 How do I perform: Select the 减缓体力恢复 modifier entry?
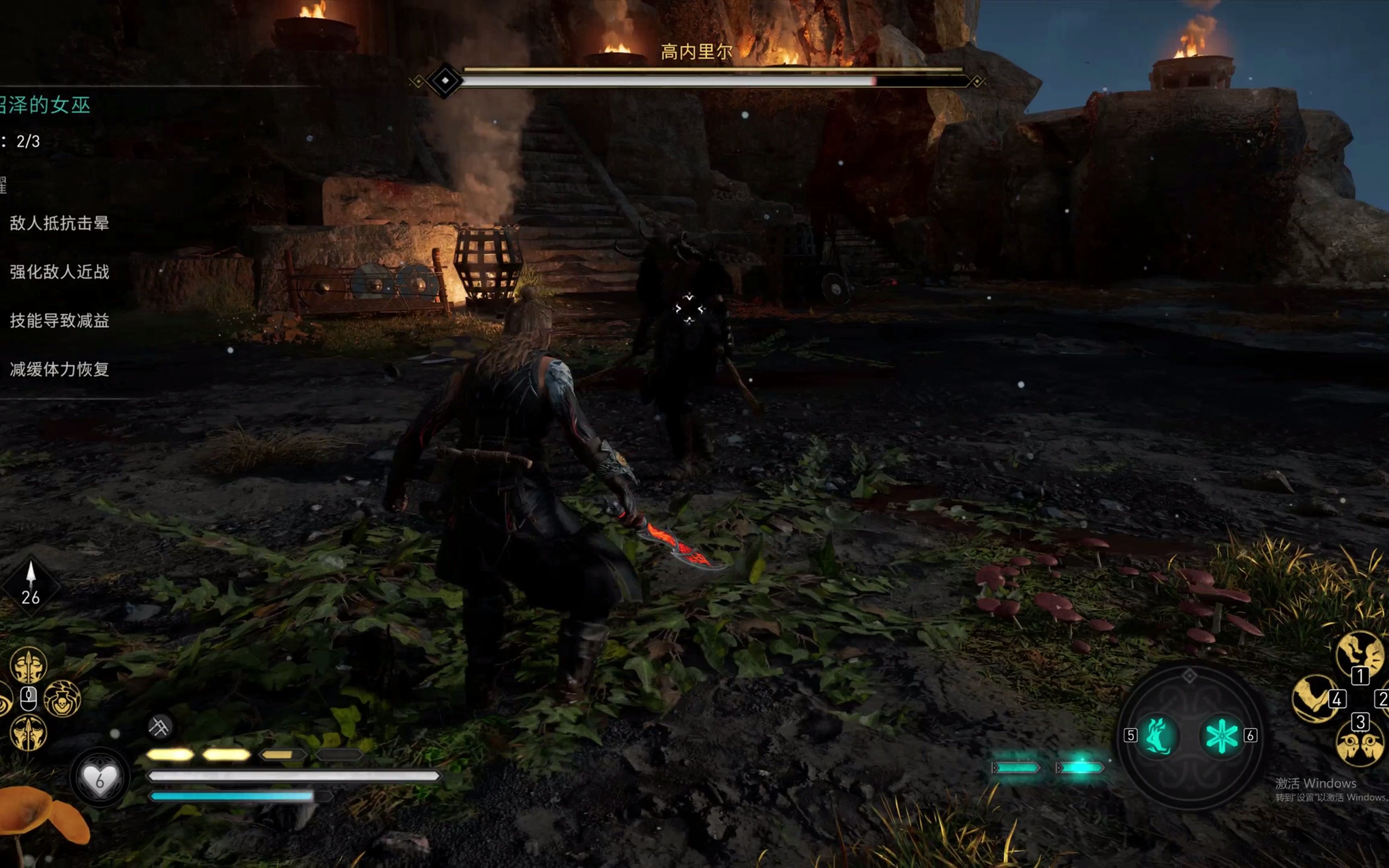click(59, 370)
